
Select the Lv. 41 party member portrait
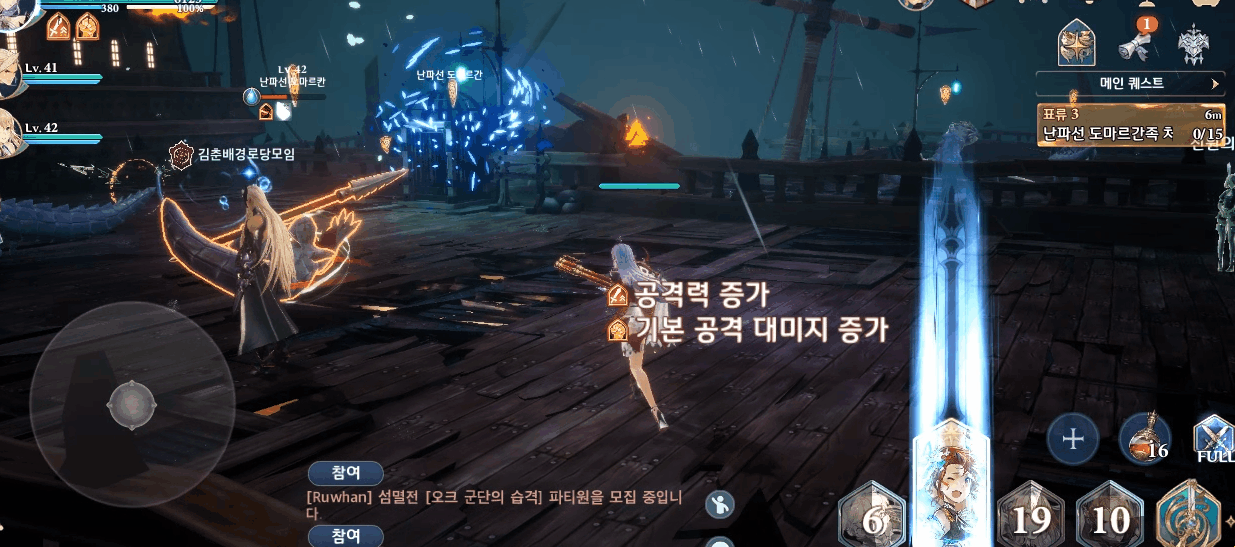(x=10, y=78)
